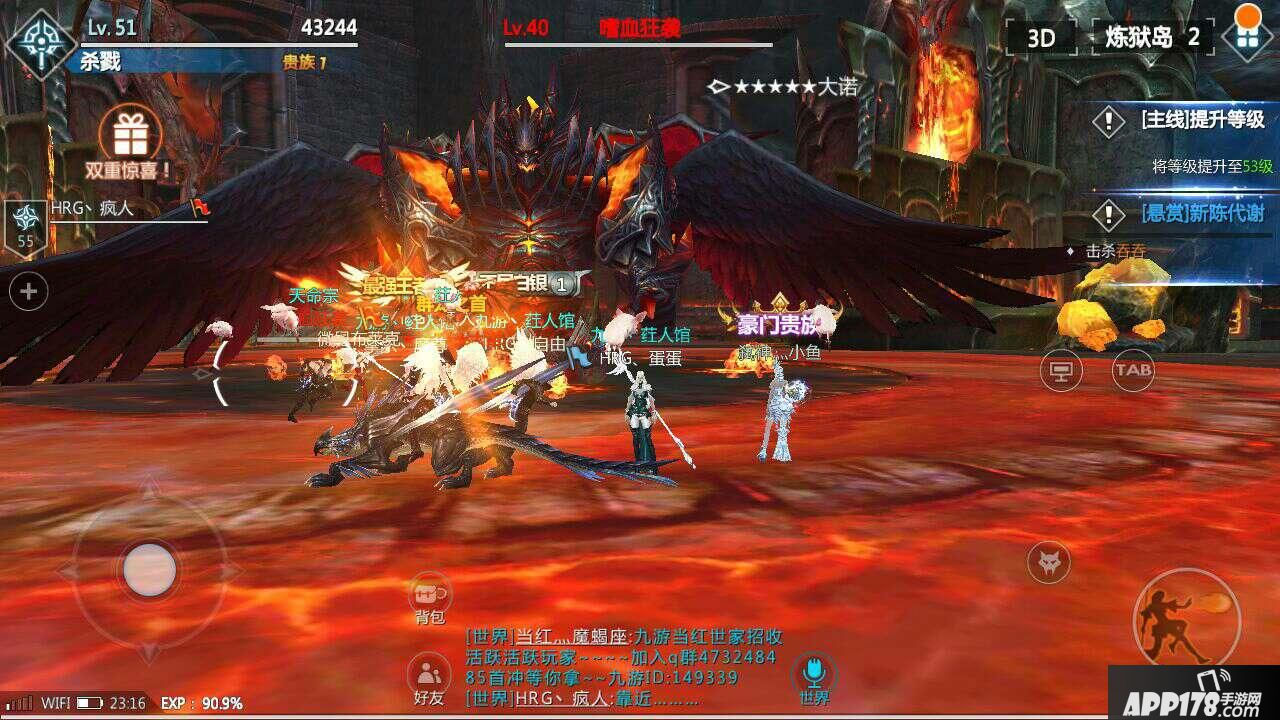Switch target with the TAB button
1280x720 pixels.
[1133, 370]
